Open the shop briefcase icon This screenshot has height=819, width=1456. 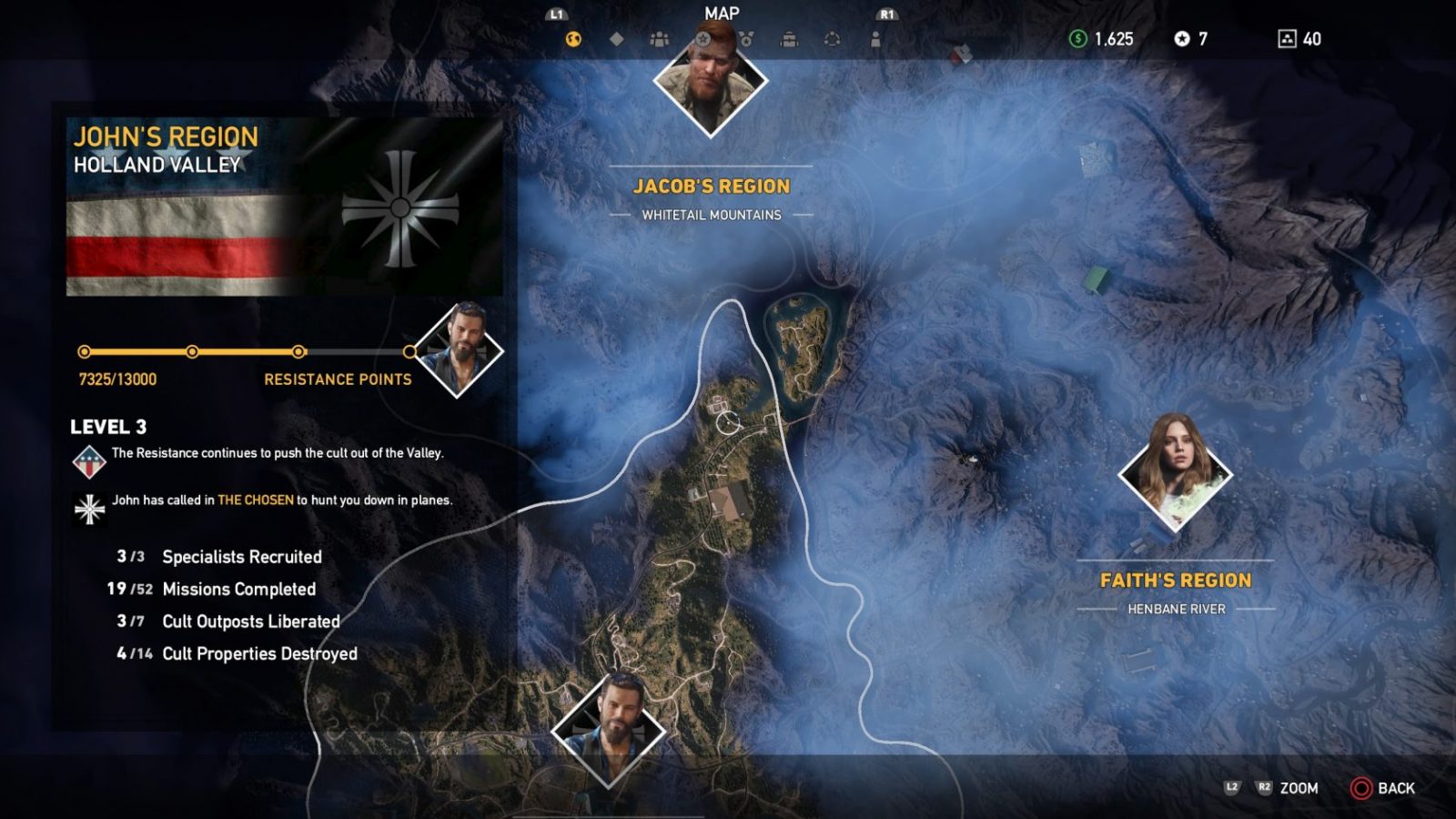pos(790,40)
